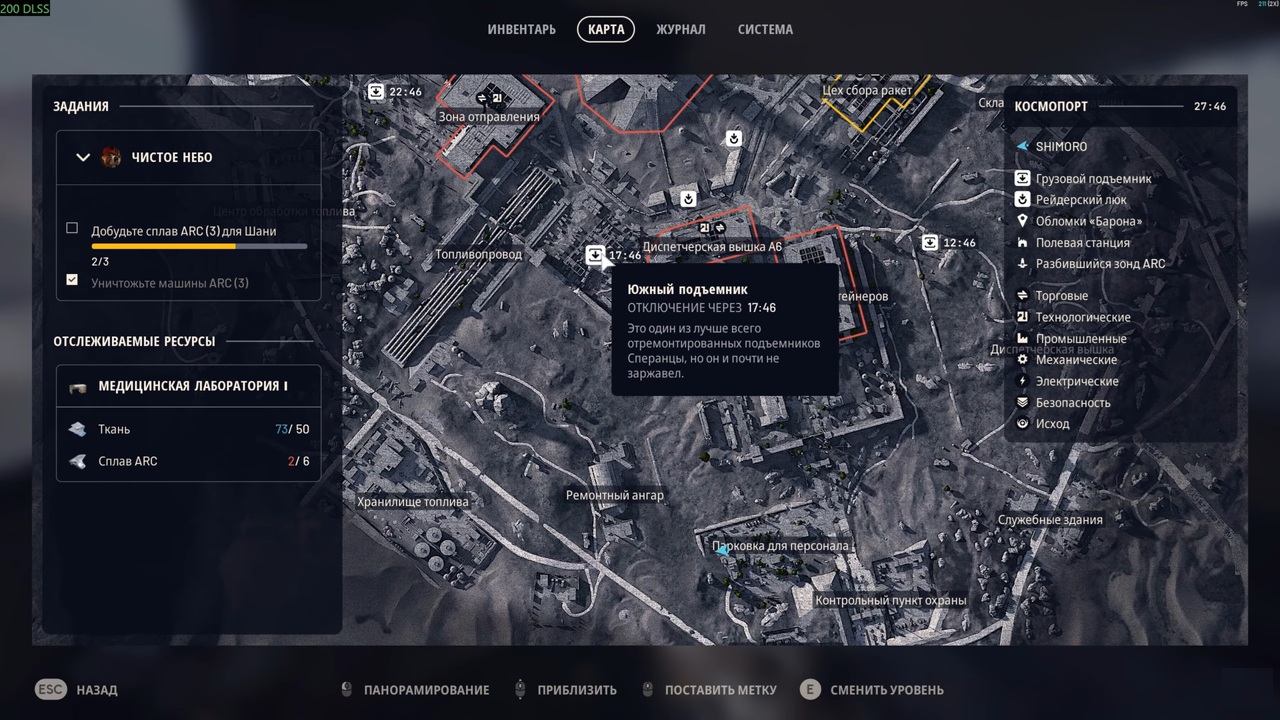The image size is (1280, 720).
Task: Filter map by Грузовой подъемник
Action: (x=1093, y=179)
